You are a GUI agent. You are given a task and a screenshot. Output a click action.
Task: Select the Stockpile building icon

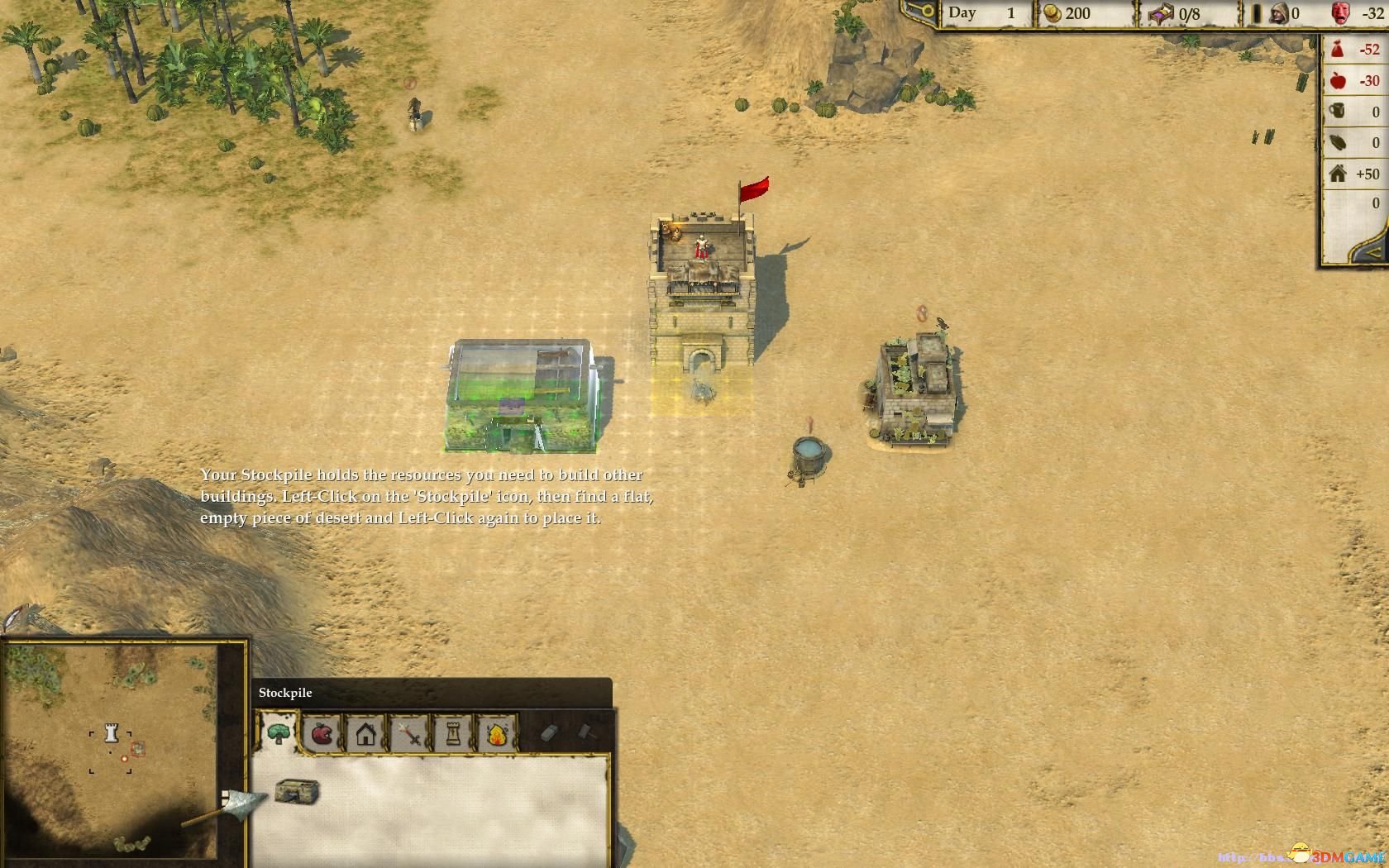tap(297, 791)
